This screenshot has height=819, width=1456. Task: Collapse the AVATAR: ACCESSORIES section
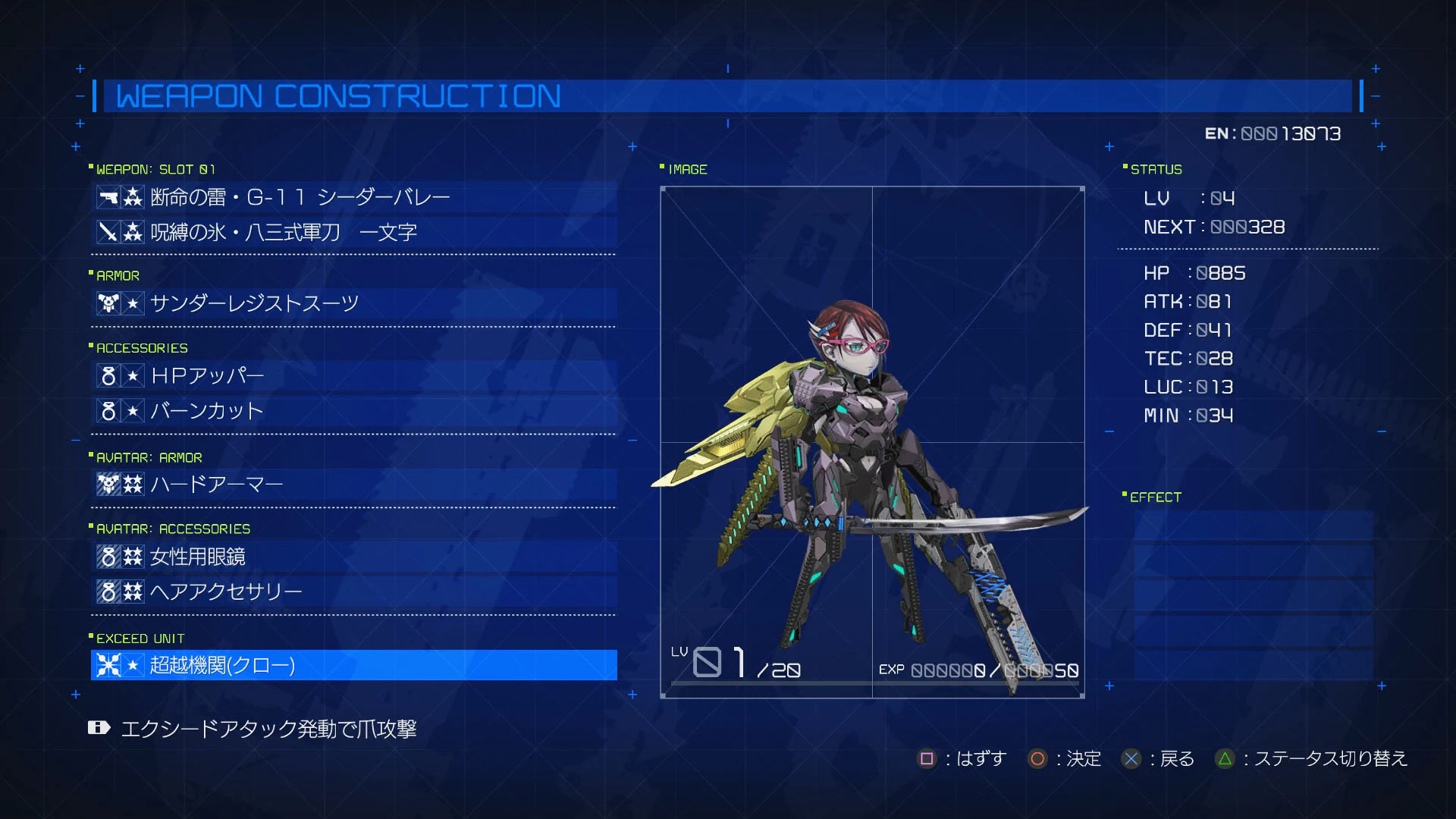click(172, 529)
